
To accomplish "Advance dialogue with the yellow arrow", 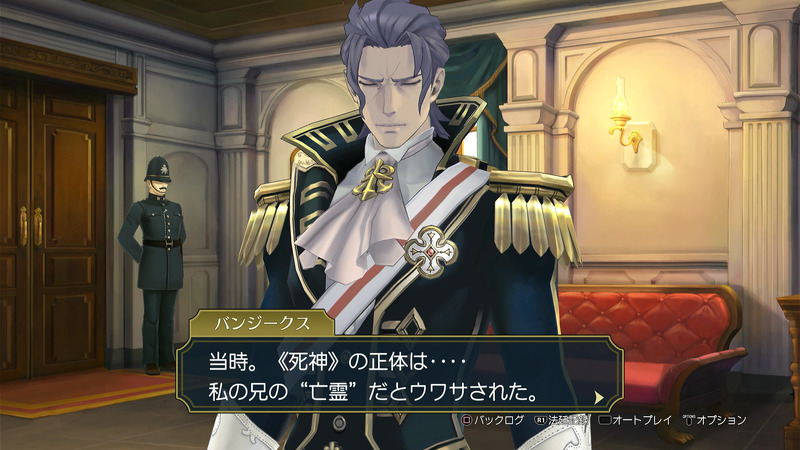I will [599, 397].
